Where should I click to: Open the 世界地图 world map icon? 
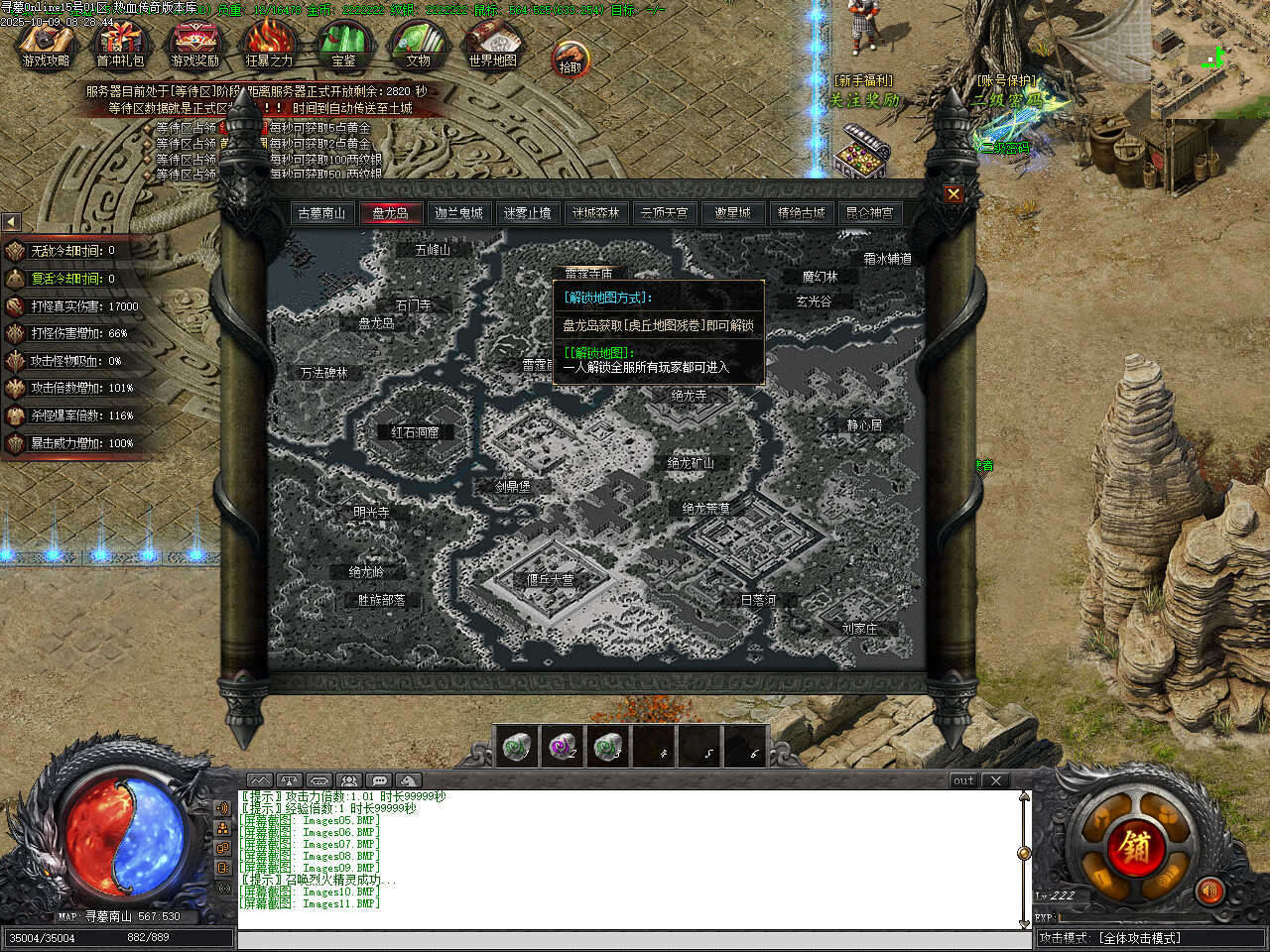pyautogui.click(x=492, y=45)
